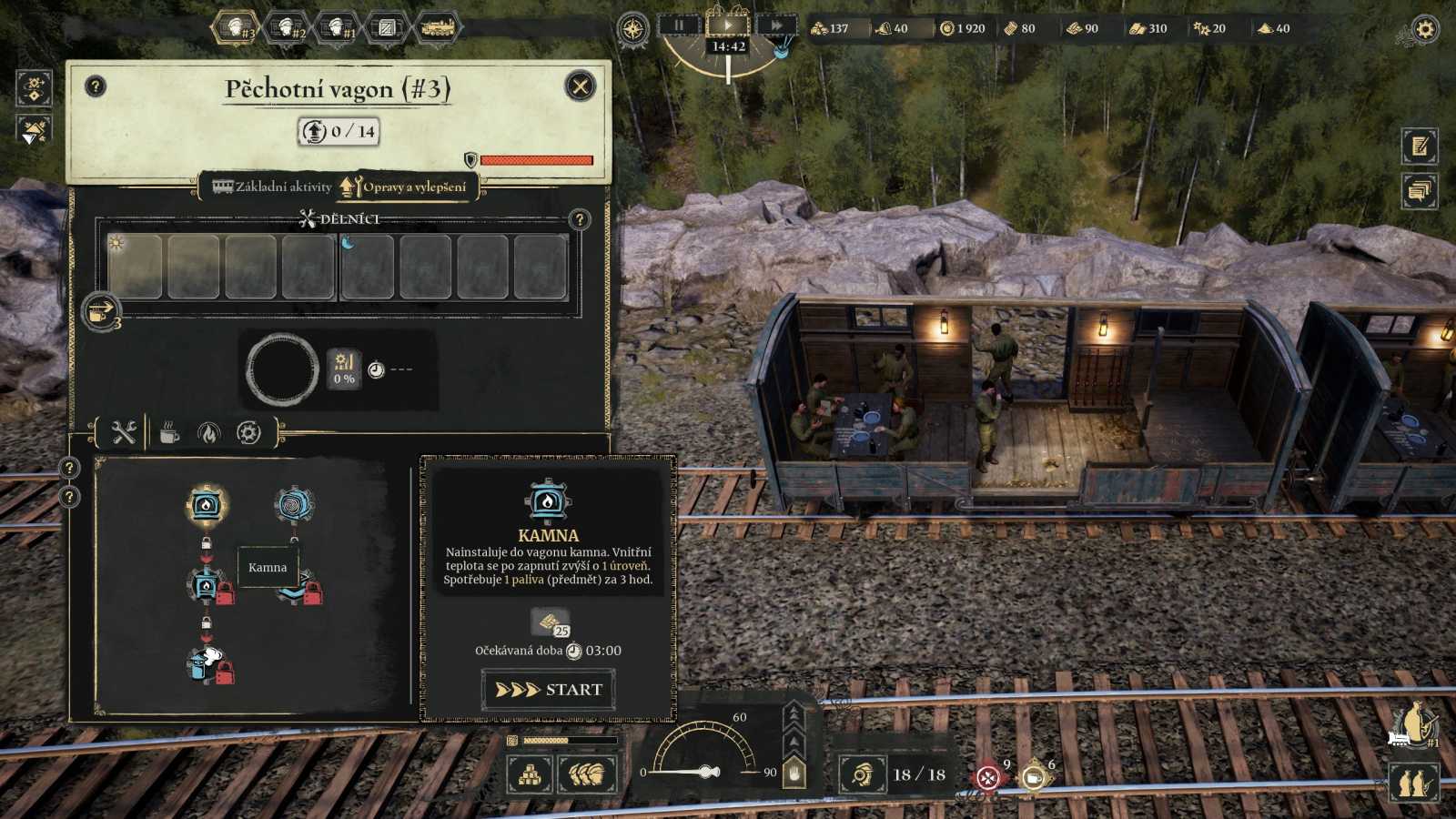Select the steaming cup upgrade category
Viewport: 1456px width, 819px height.
point(169,433)
